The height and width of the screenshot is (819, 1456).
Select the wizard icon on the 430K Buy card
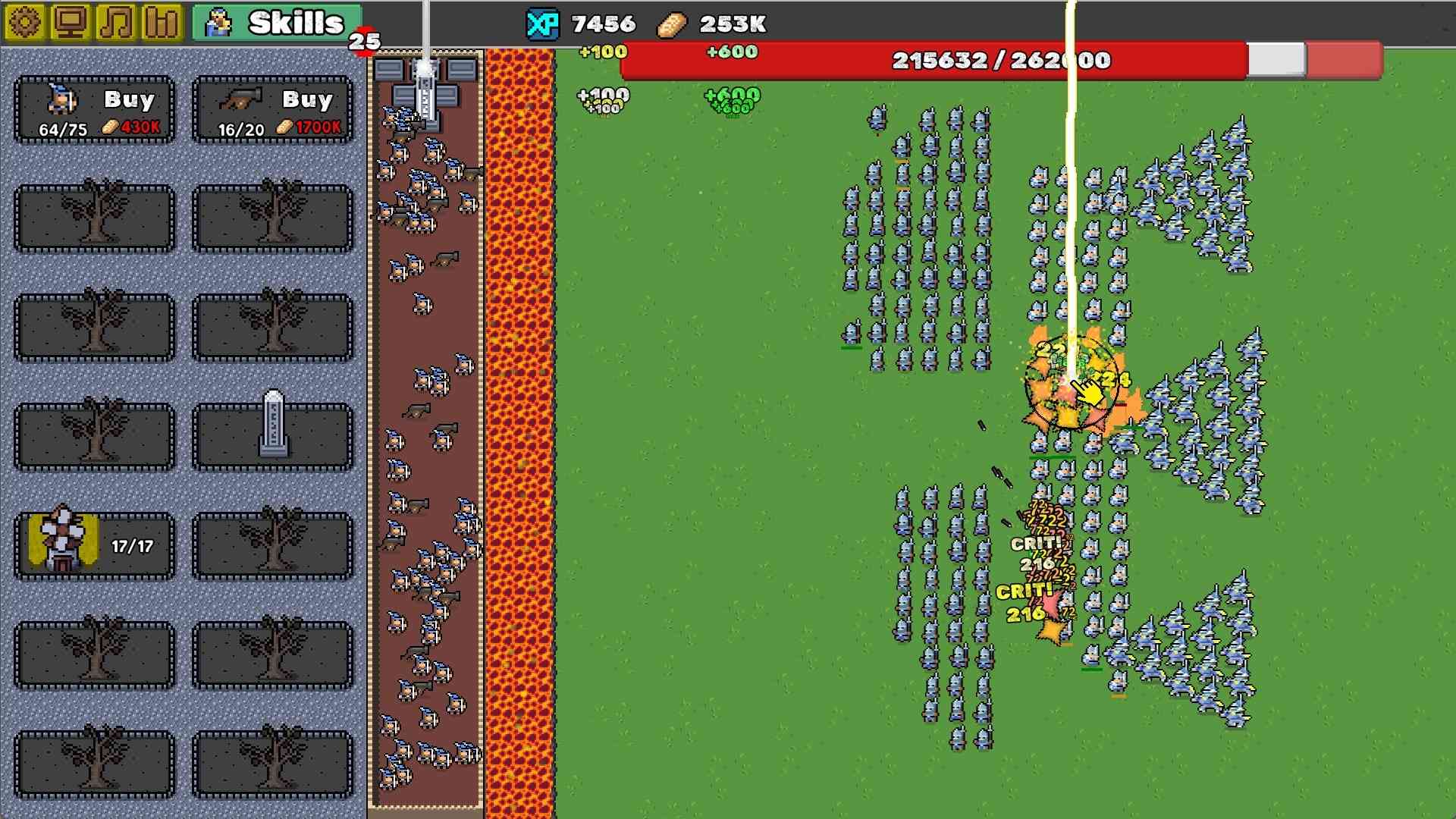pyautogui.click(x=59, y=99)
